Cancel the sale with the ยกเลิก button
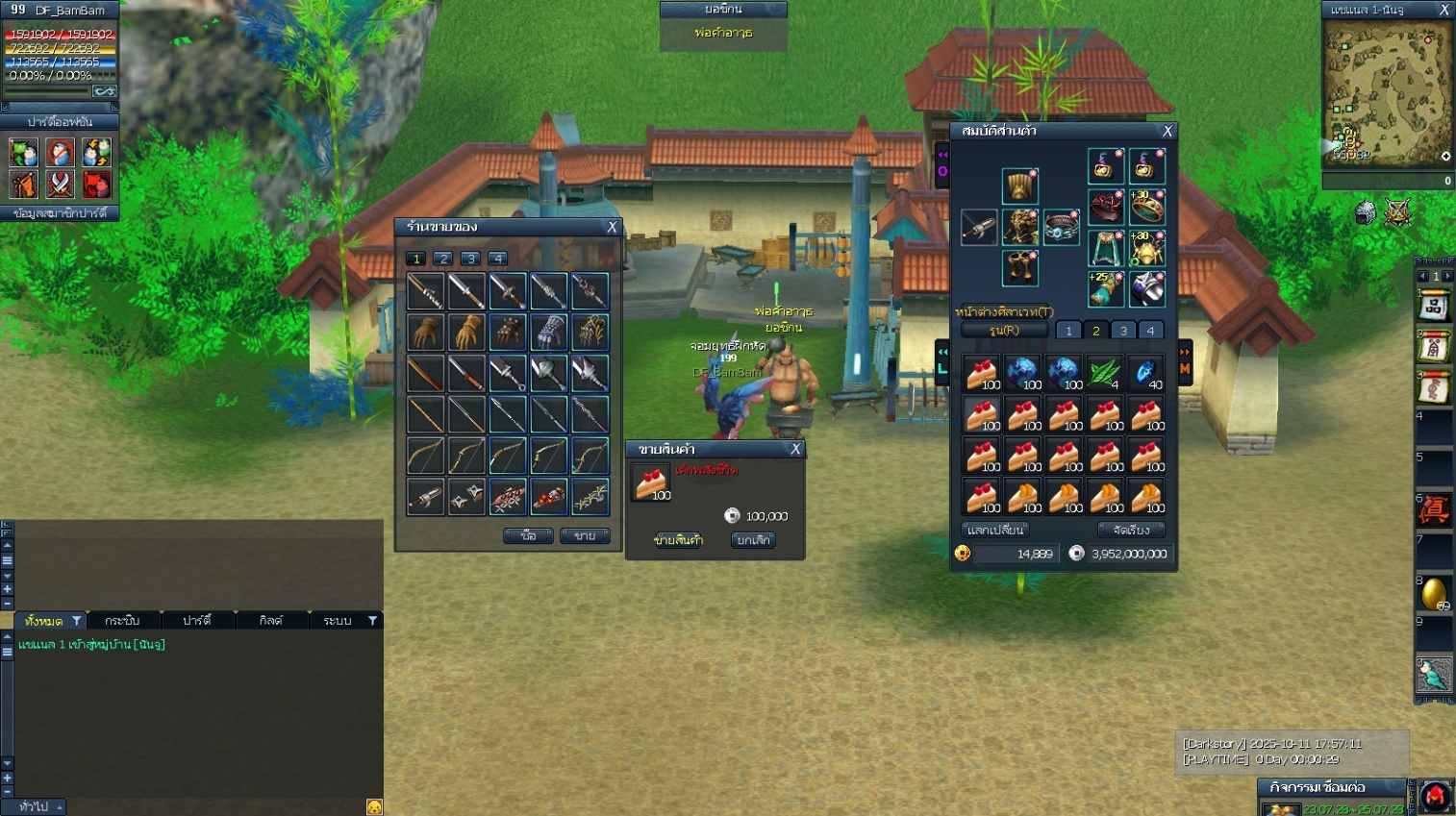This screenshot has width=1456, height=816. (x=753, y=540)
